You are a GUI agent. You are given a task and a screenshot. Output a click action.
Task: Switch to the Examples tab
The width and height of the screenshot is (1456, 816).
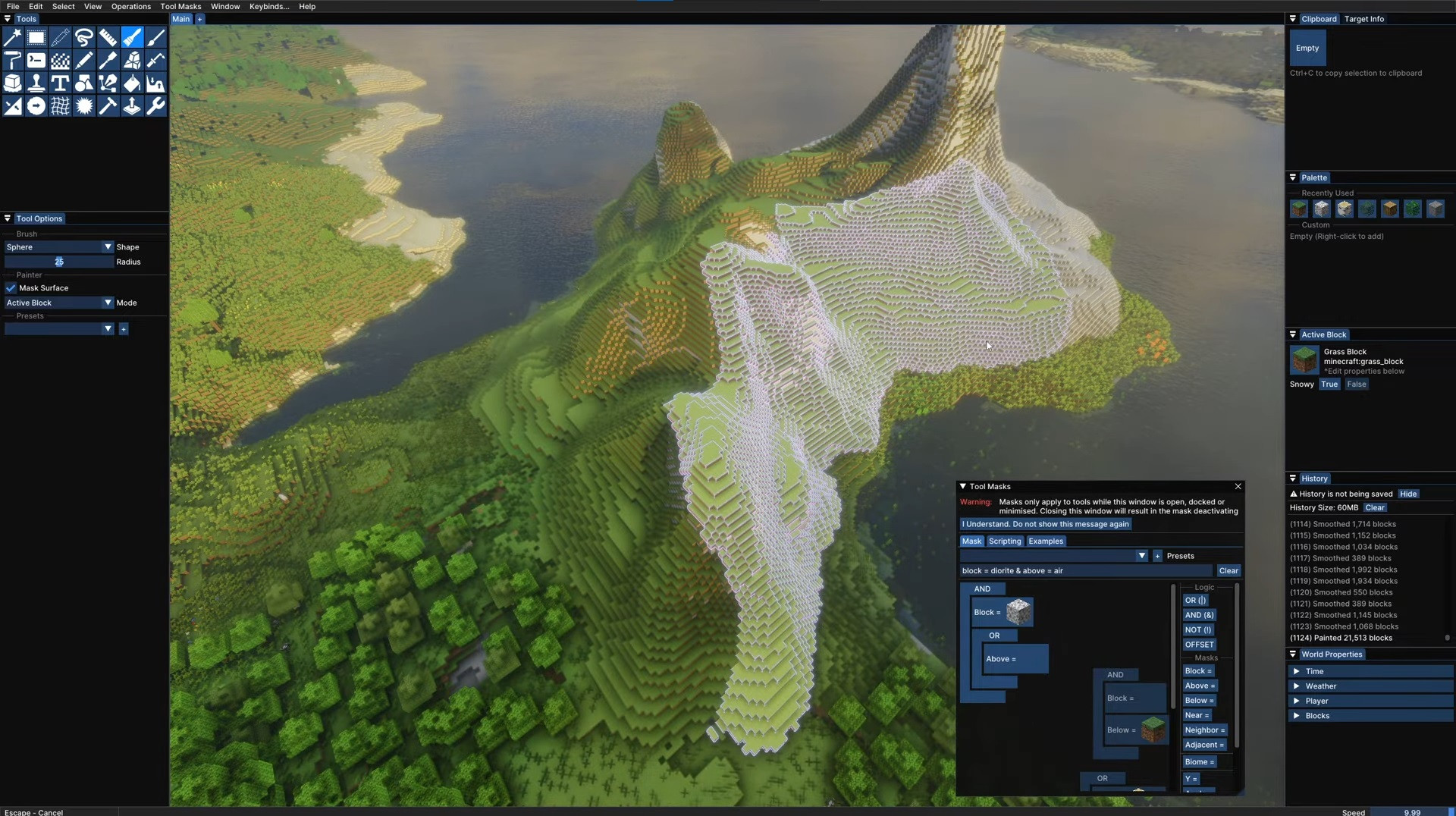[x=1046, y=541]
